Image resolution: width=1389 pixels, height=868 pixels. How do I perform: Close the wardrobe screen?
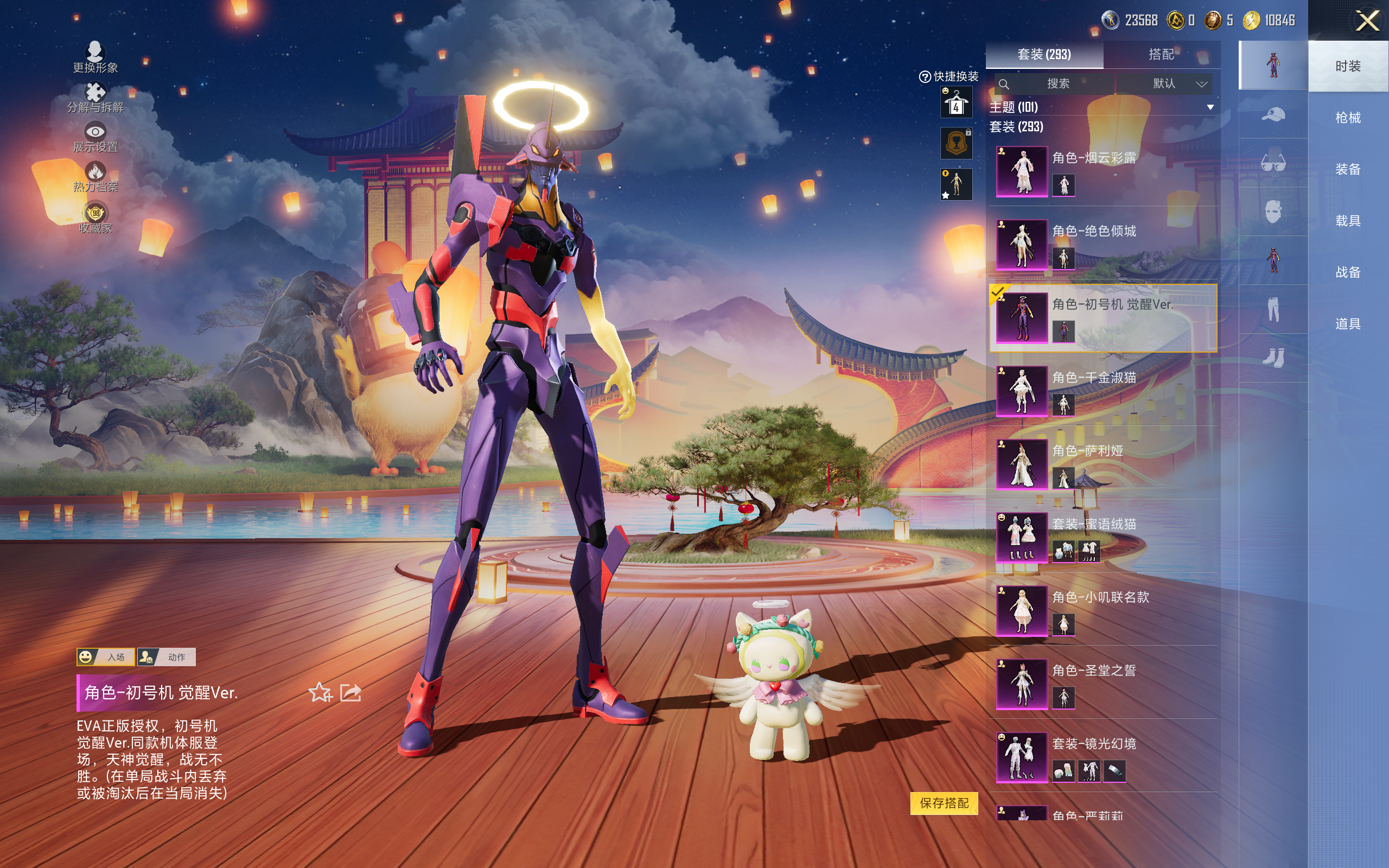(1367, 21)
